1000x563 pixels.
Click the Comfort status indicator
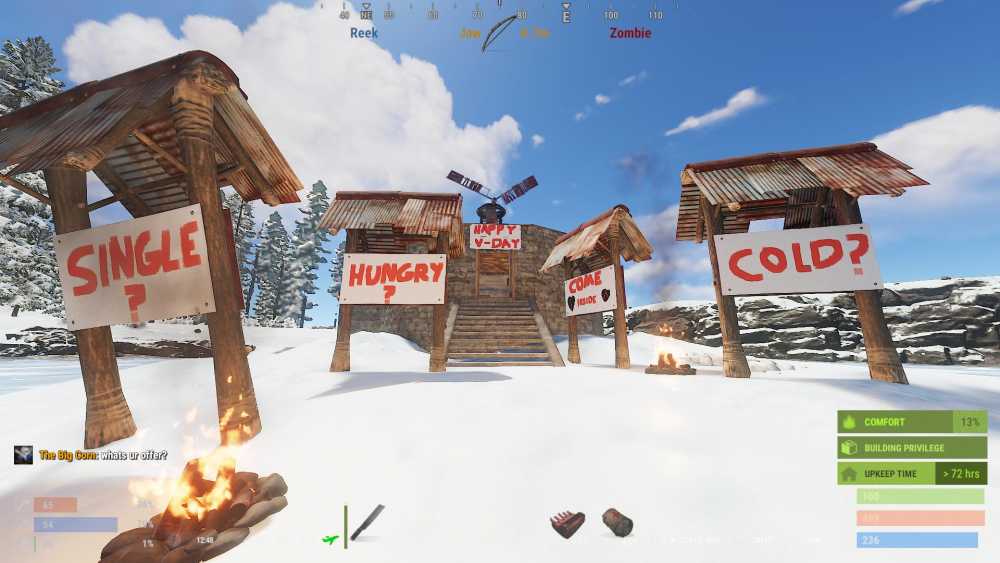click(x=911, y=422)
